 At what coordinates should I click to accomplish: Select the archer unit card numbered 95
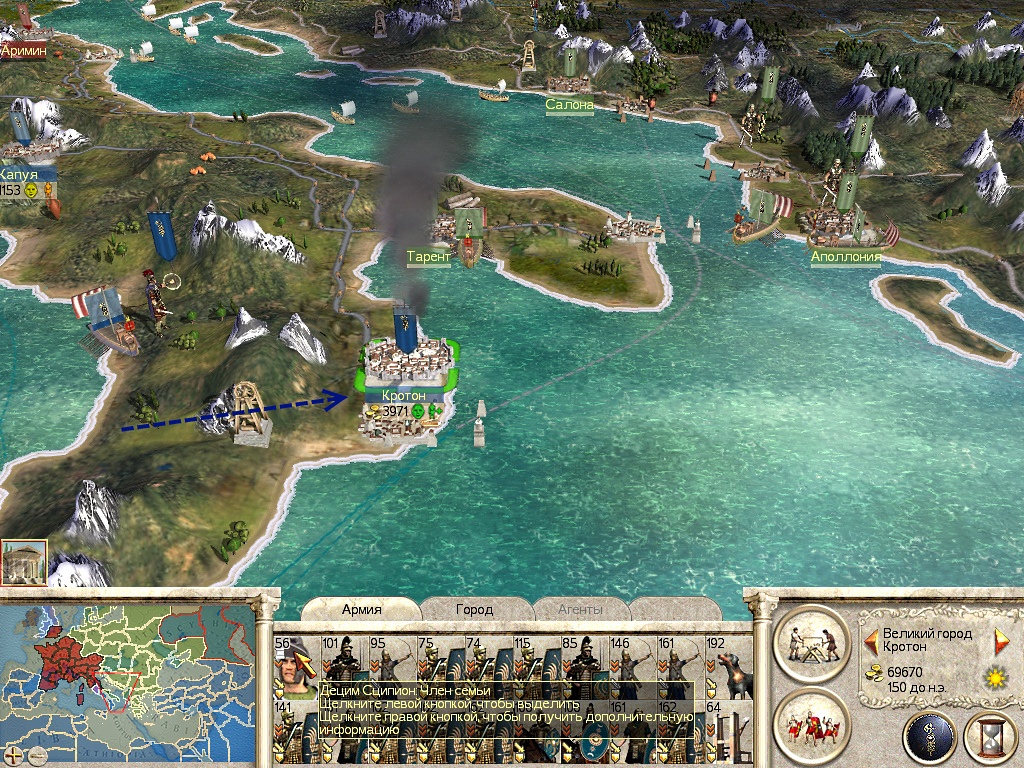click(392, 666)
